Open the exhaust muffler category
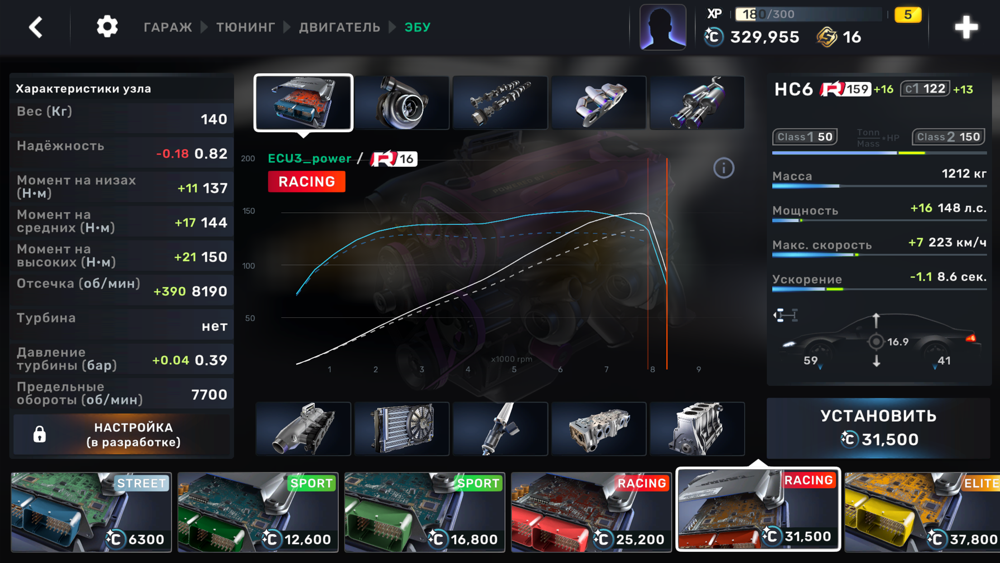 696,103
